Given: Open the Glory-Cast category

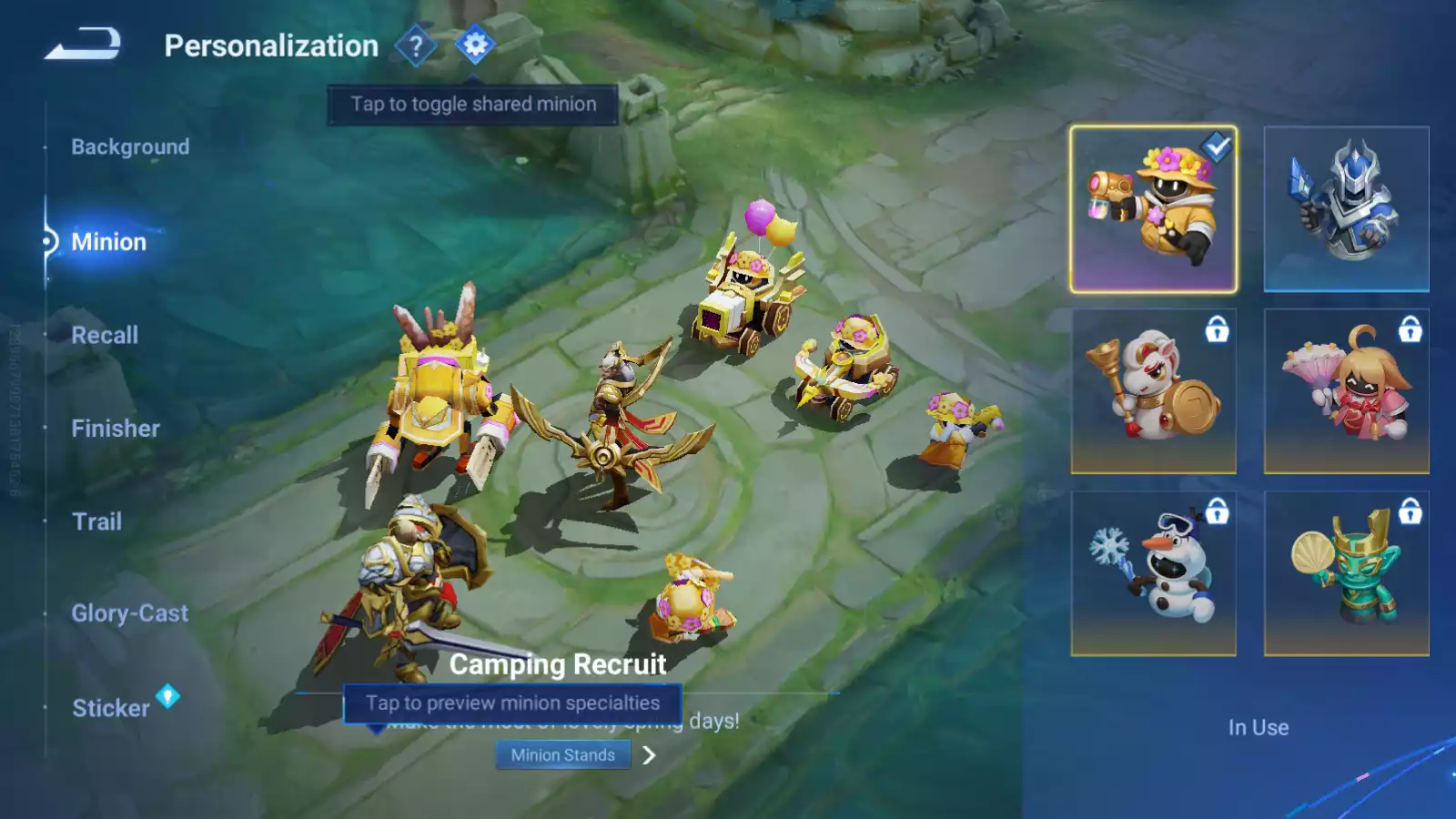Looking at the screenshot, I should click(130, 613).
